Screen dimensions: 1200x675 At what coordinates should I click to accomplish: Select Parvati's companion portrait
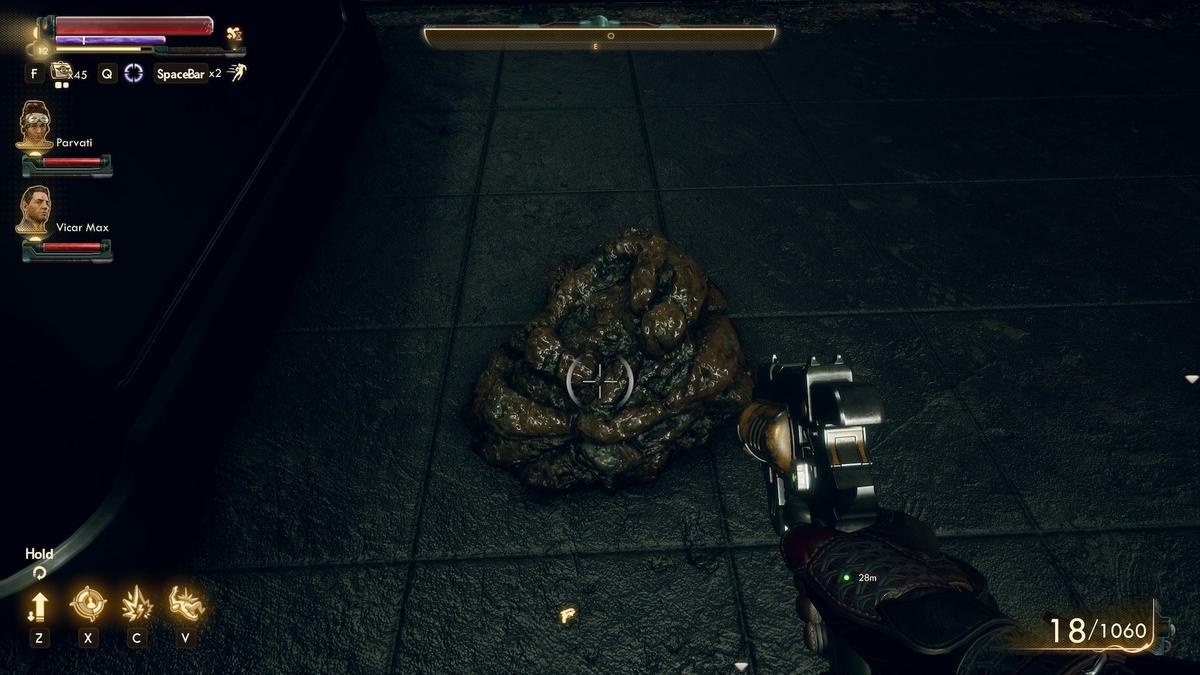point(36,124)
